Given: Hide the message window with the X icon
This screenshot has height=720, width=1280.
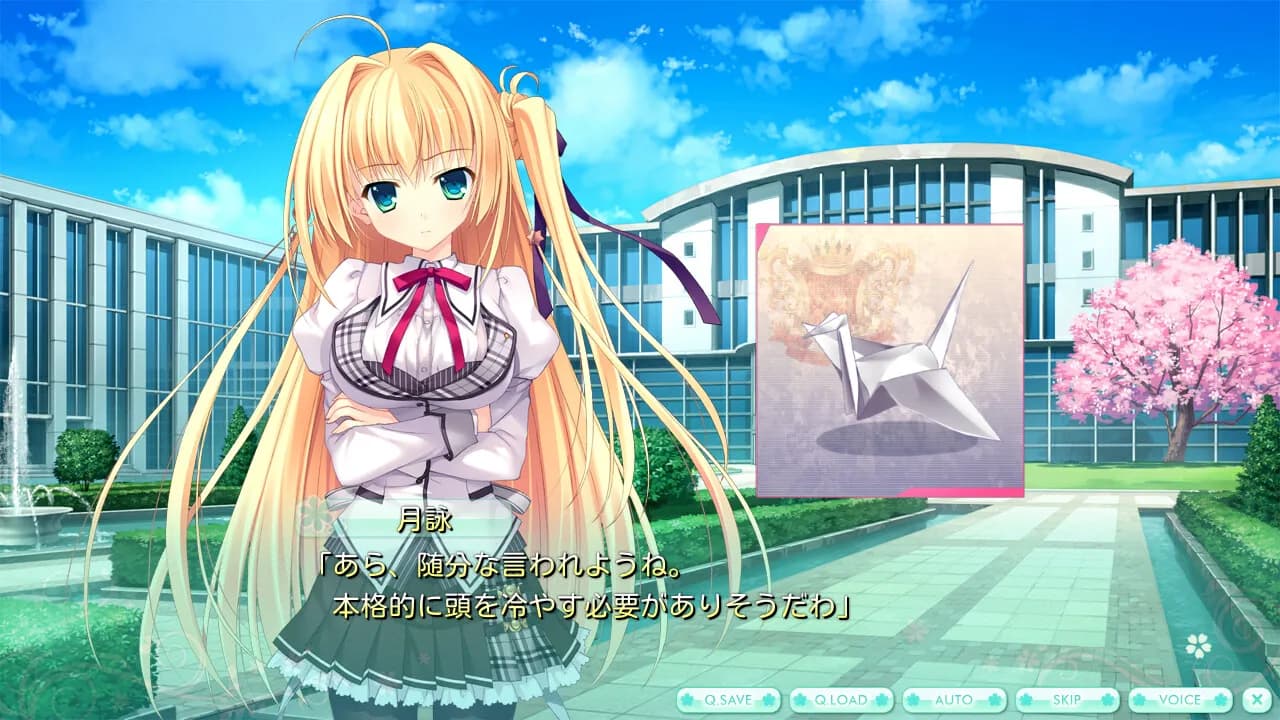Looking at the screenshot, I should [x=1256, y=701].
